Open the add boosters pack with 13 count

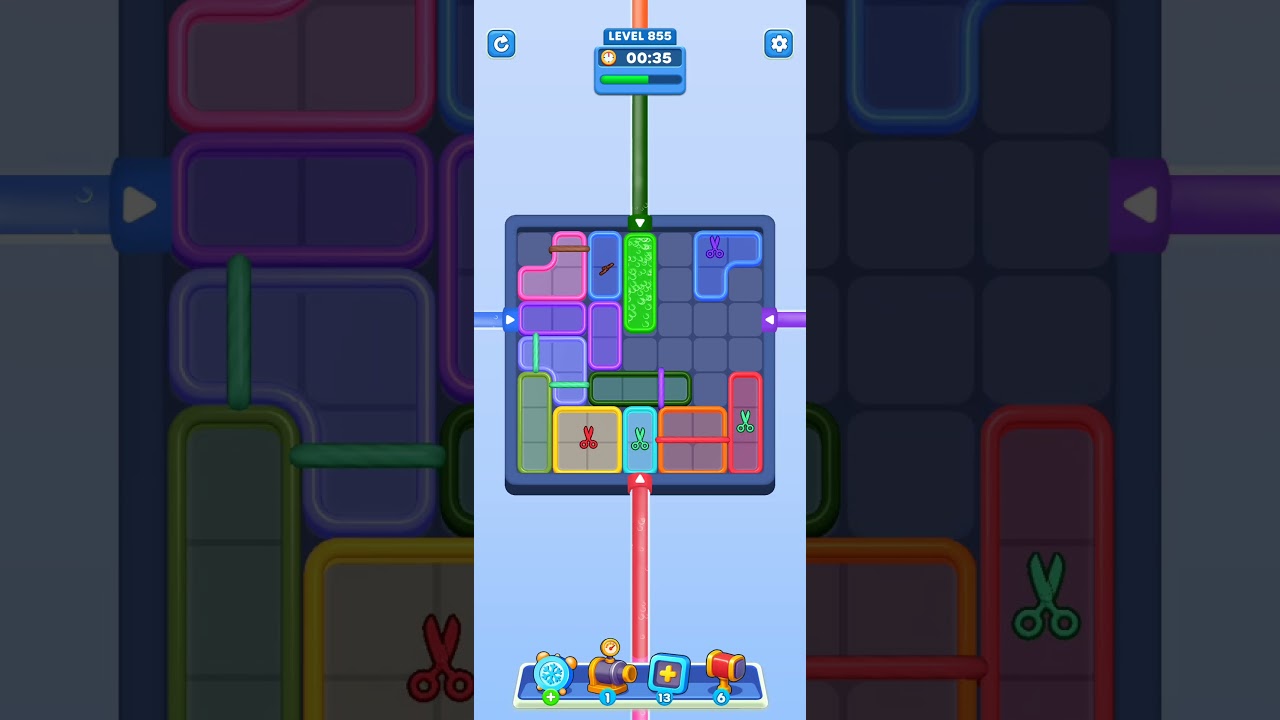click(x=667, y=675)
